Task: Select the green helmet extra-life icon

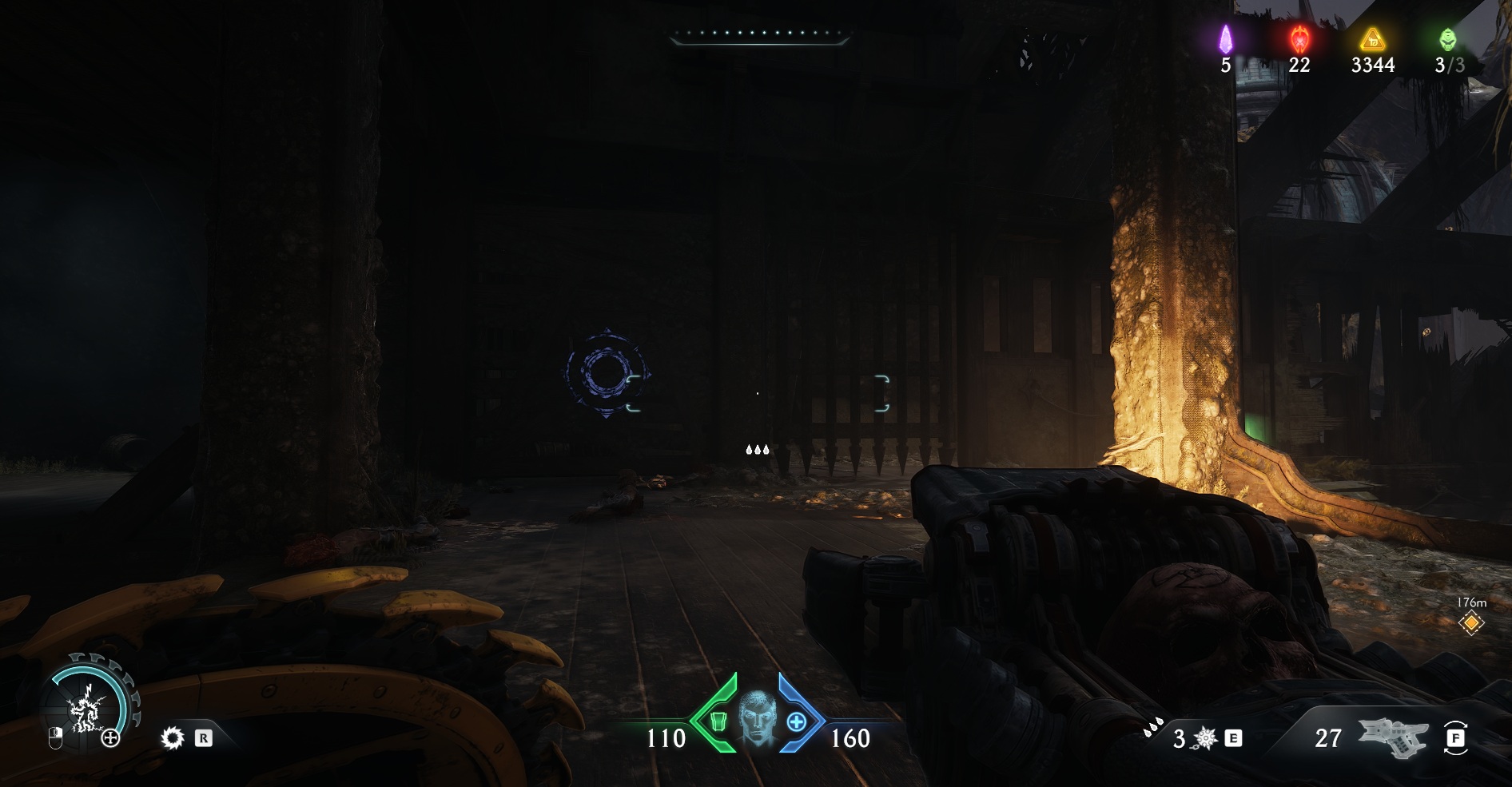Action: pyautogui.click(x=1447, y=38)
